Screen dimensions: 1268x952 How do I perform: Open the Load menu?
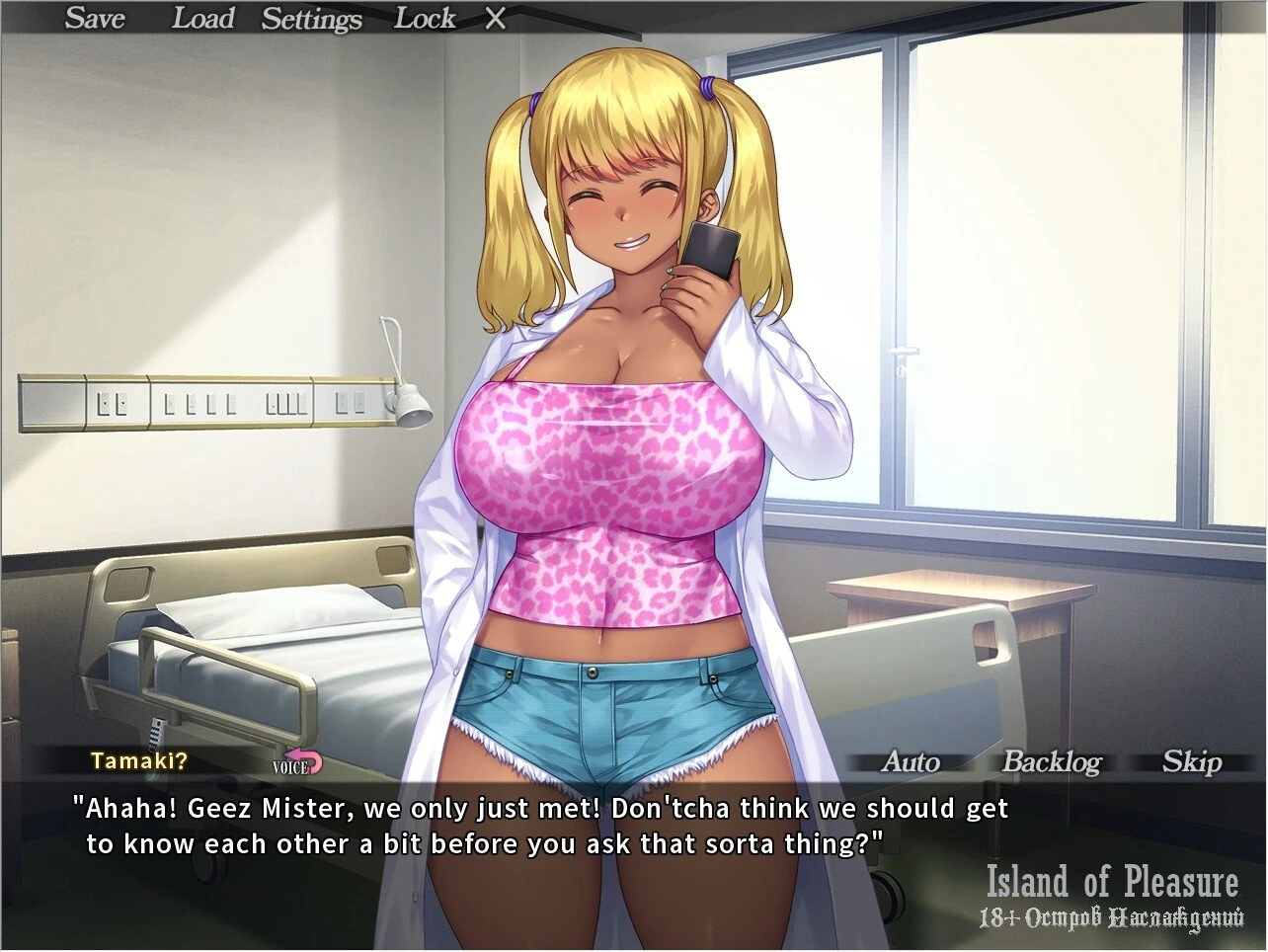(202, 18)
